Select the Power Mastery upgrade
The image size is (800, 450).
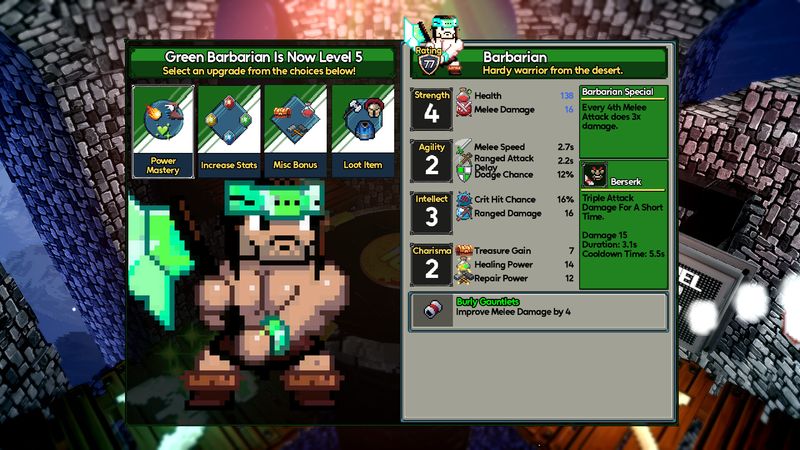[x=163, y=130]
